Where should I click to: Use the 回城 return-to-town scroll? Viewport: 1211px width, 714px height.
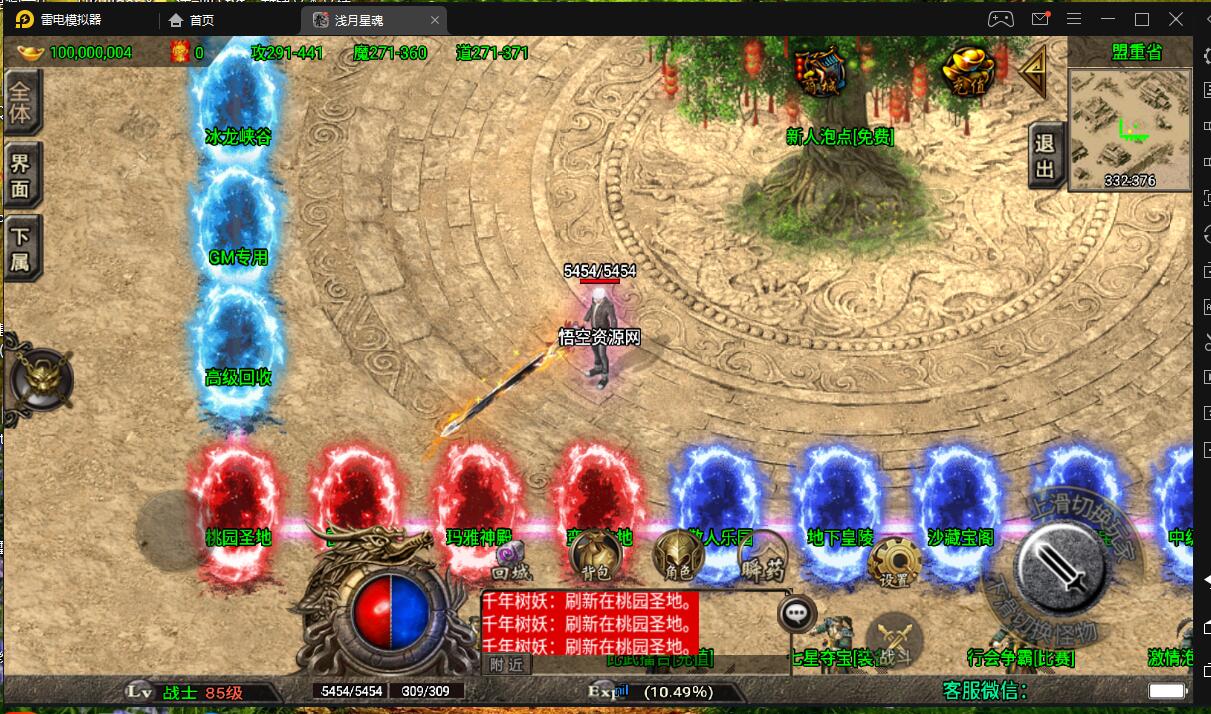512,560
